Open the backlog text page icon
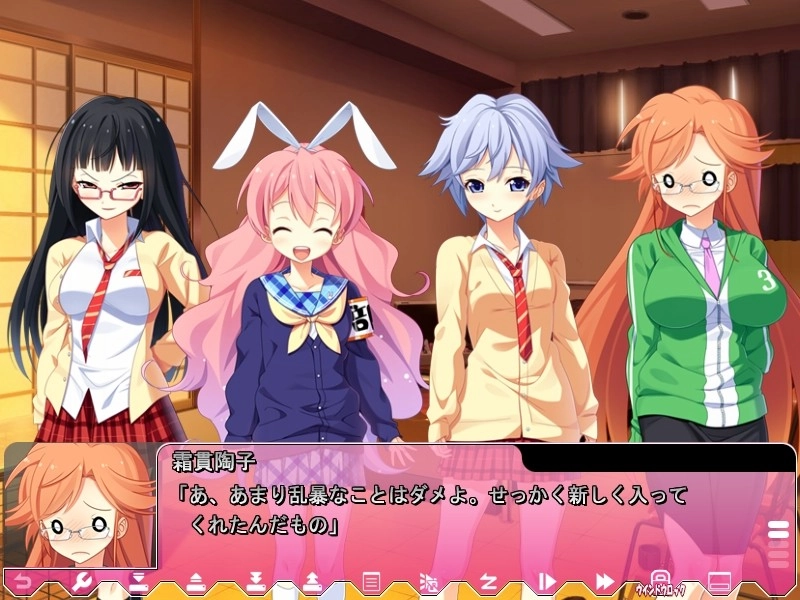800x600 pixels. tap(371, 581)
